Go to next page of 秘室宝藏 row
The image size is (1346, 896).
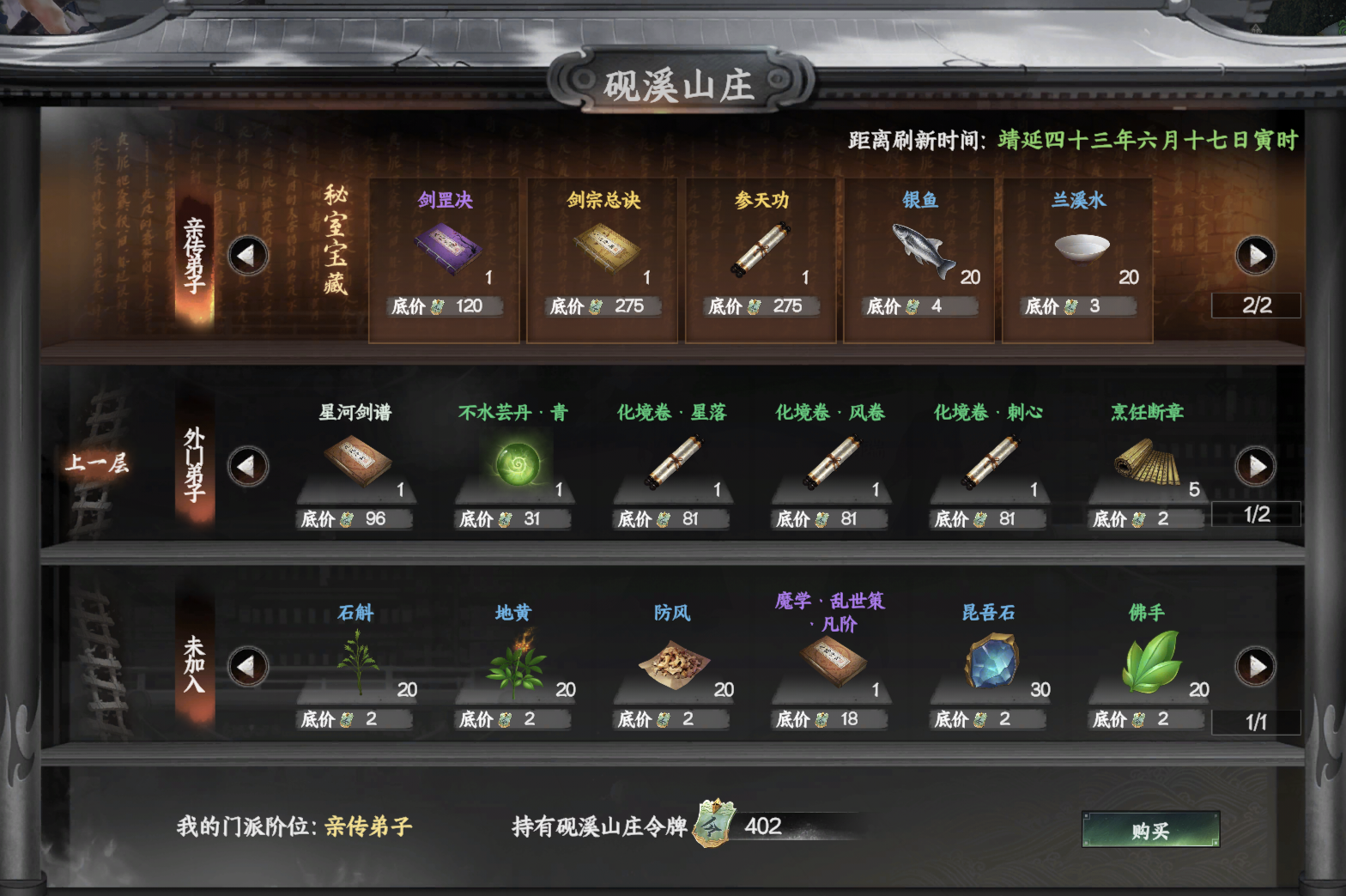(1255, 255)
